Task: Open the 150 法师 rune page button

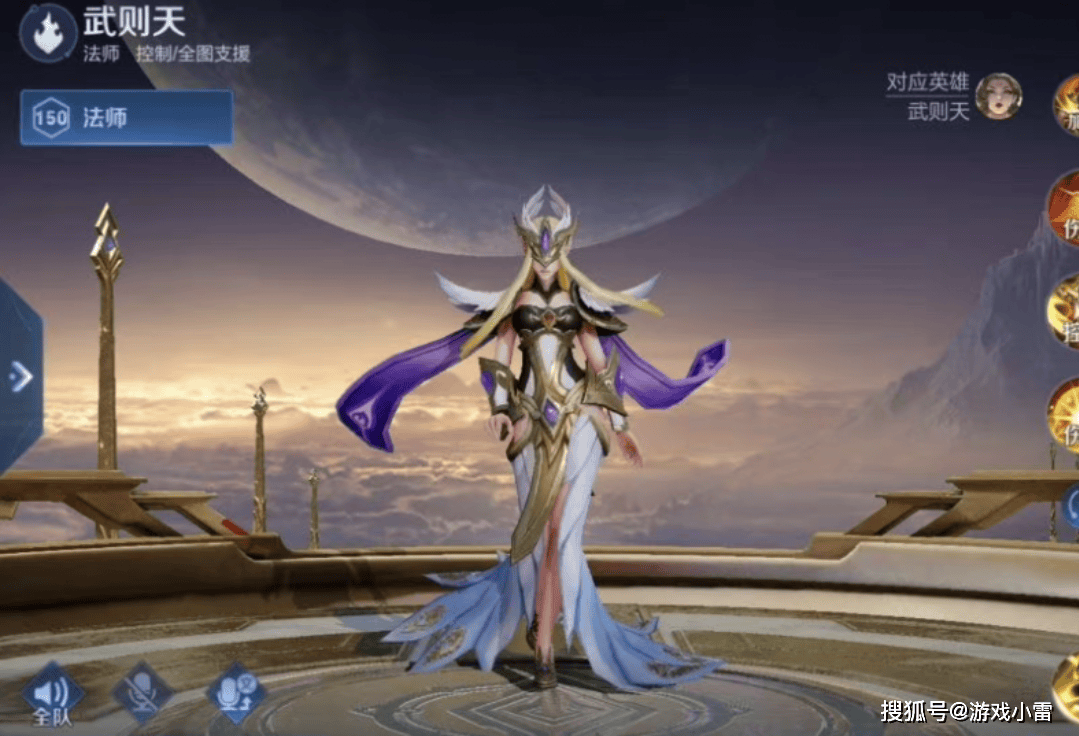Action: (x=126, y=118)
